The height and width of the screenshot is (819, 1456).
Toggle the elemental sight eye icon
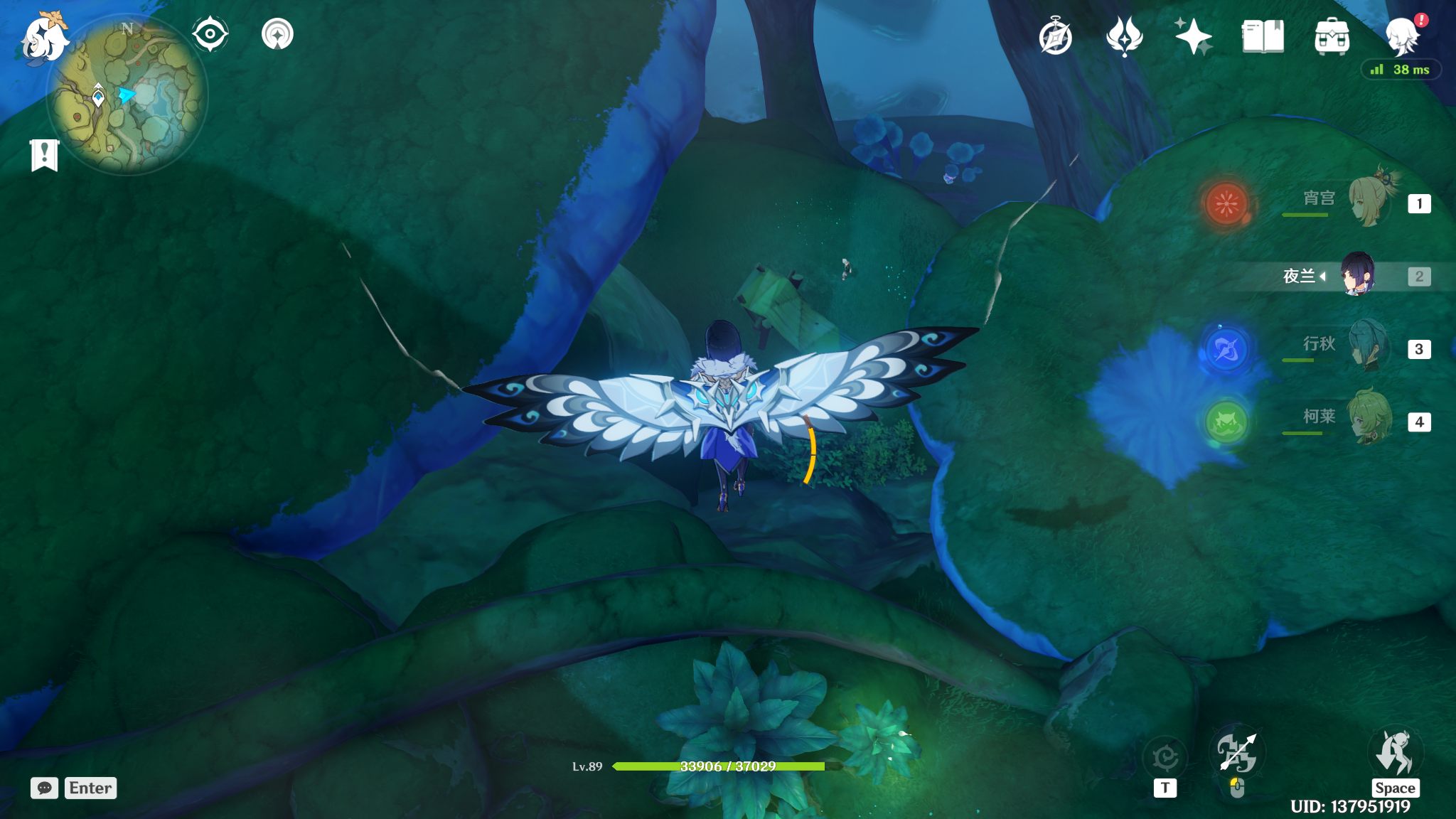tap(210, 34)
